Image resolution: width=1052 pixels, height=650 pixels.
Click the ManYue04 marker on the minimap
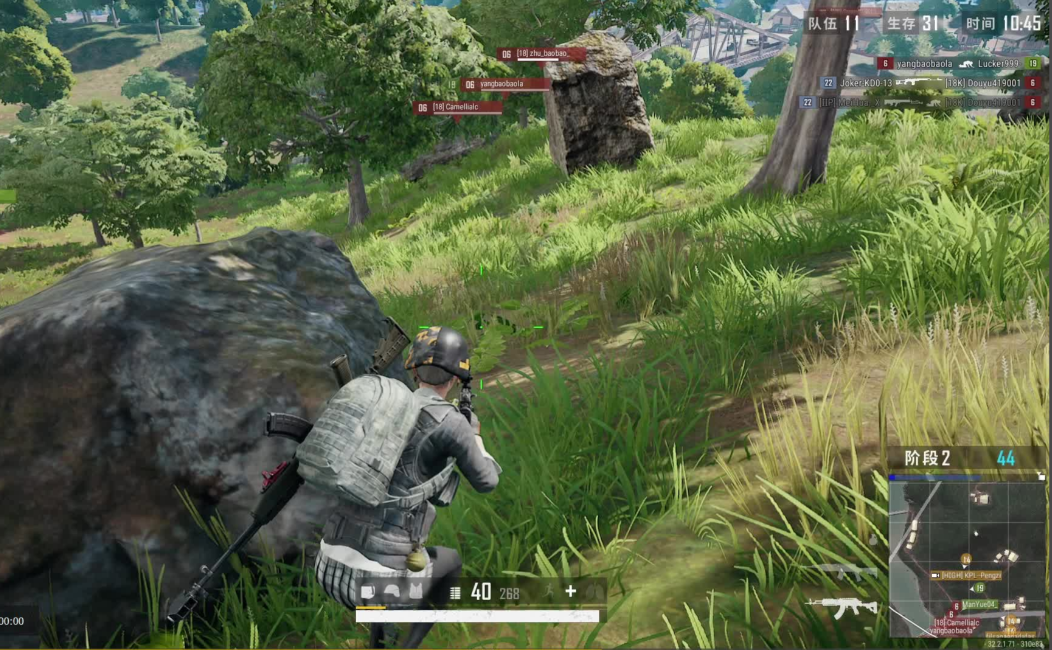pyautogui.click(x=980, y=604)
